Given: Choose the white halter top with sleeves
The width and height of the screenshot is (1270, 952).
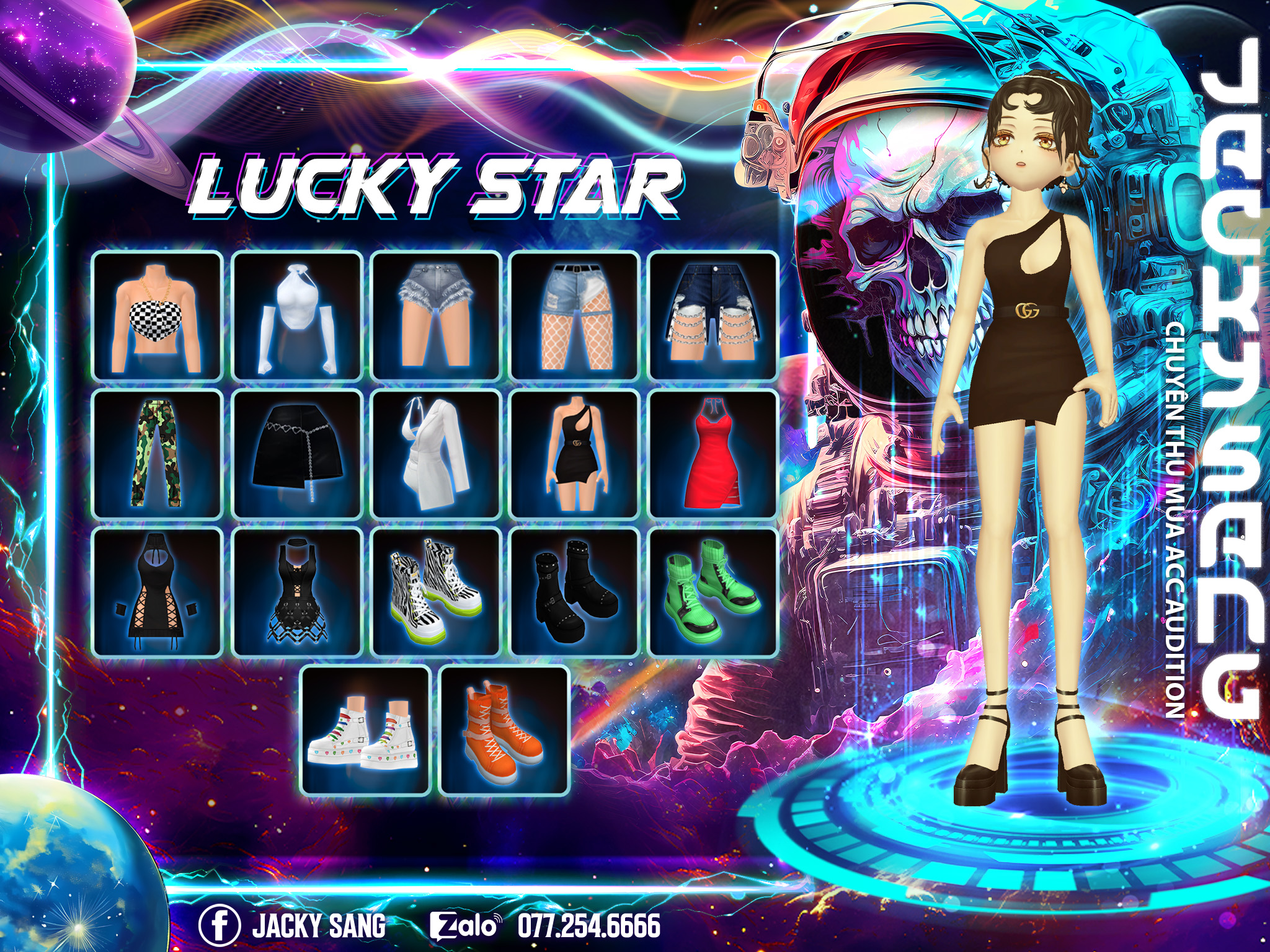Looking at the screenshot, I should pyautogui.click(x=297, y=315).
